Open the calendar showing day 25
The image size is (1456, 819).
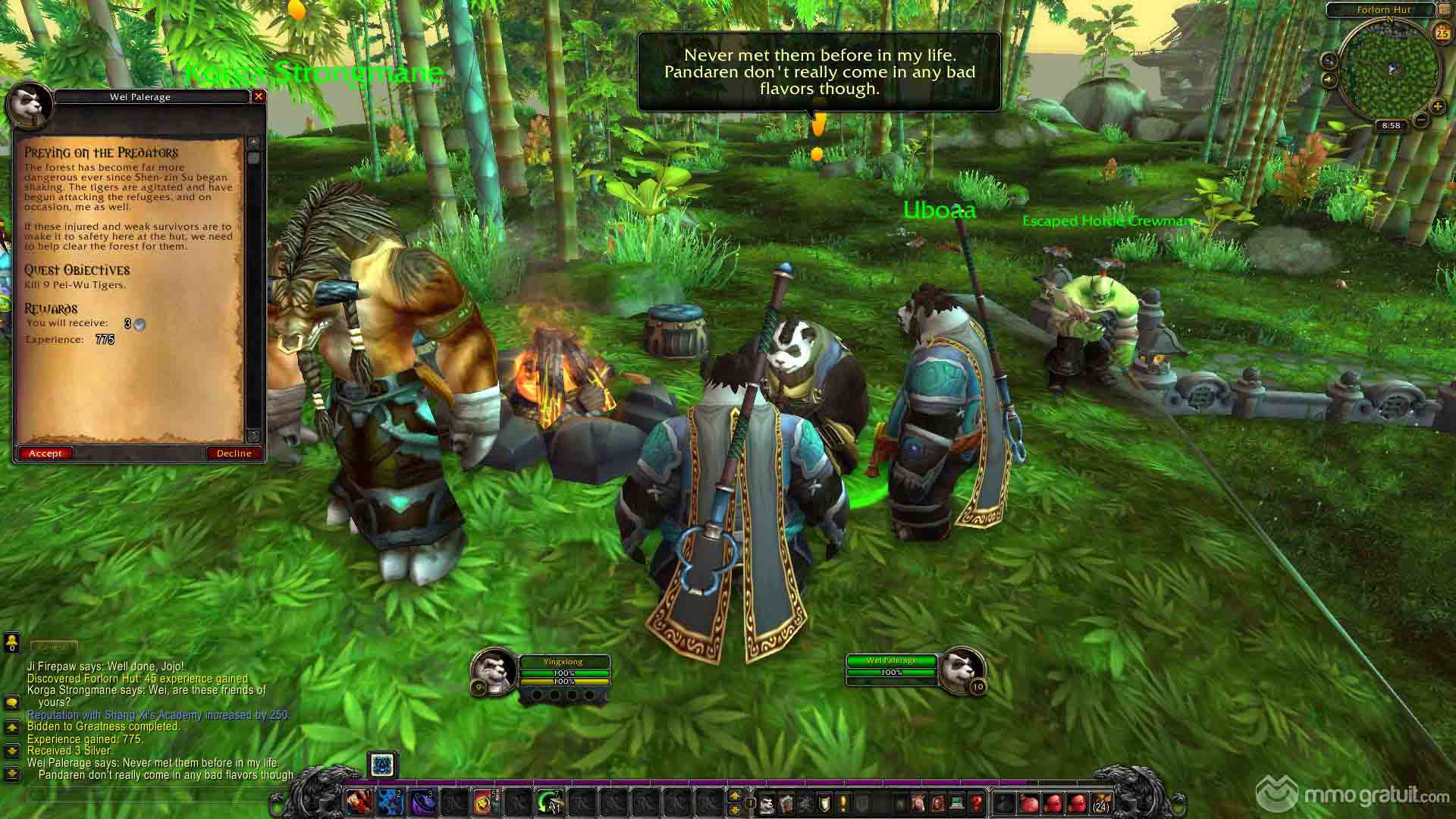(1442, 33)
